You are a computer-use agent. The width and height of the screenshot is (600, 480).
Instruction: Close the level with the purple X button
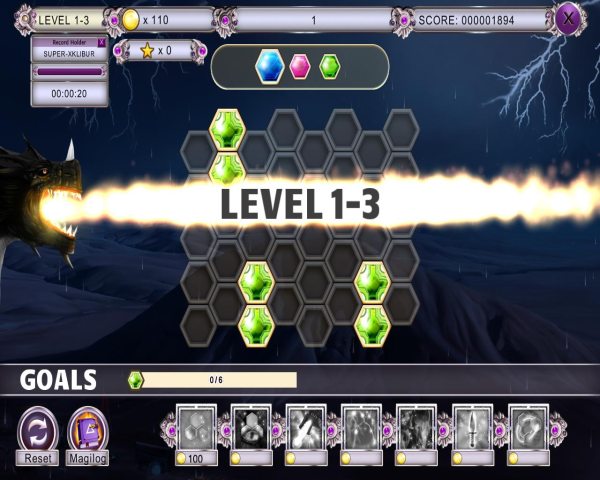click(568, 17)
